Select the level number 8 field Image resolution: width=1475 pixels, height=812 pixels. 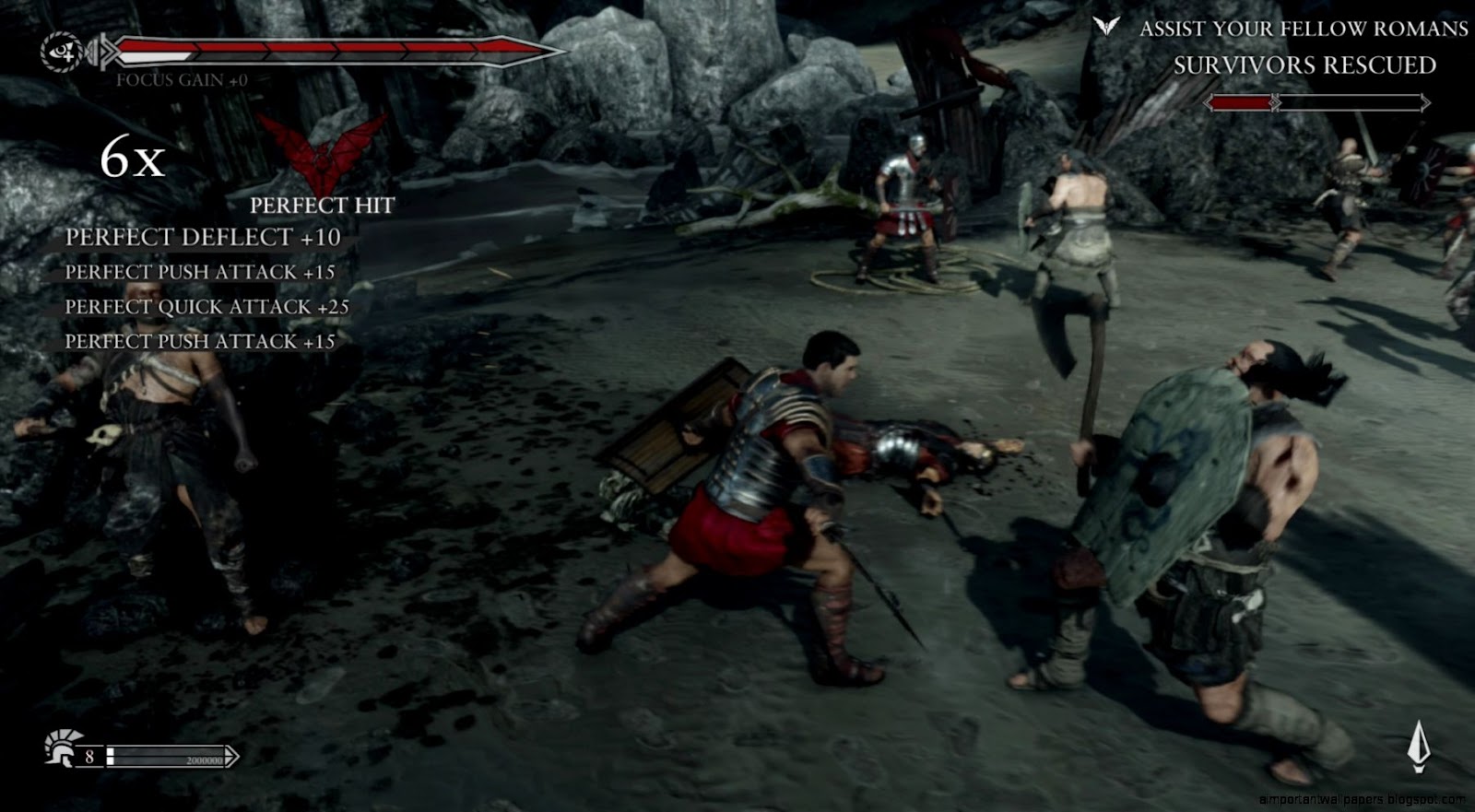click(x=89, y=755)
